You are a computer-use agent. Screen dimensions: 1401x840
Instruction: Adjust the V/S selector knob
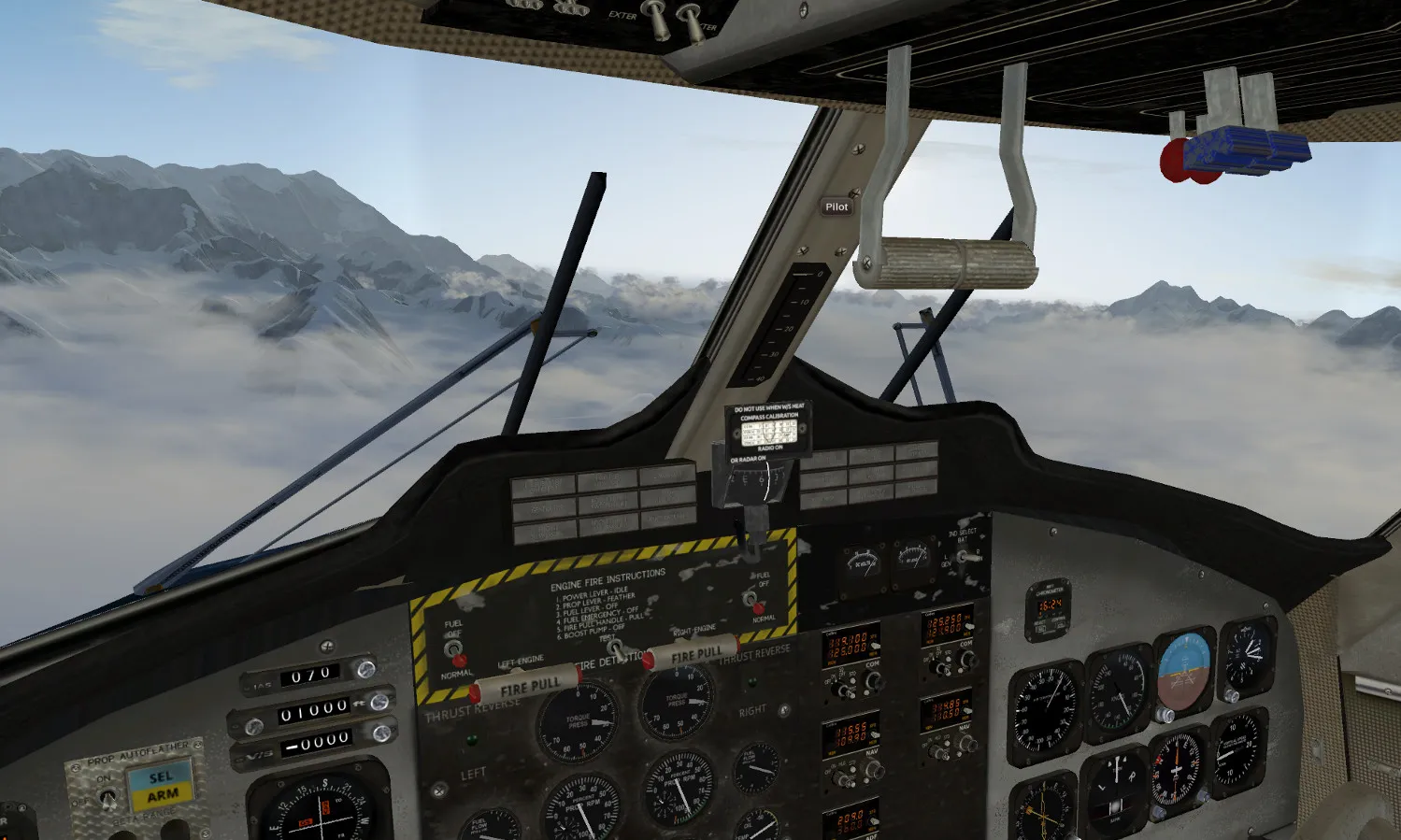(380, 734)
